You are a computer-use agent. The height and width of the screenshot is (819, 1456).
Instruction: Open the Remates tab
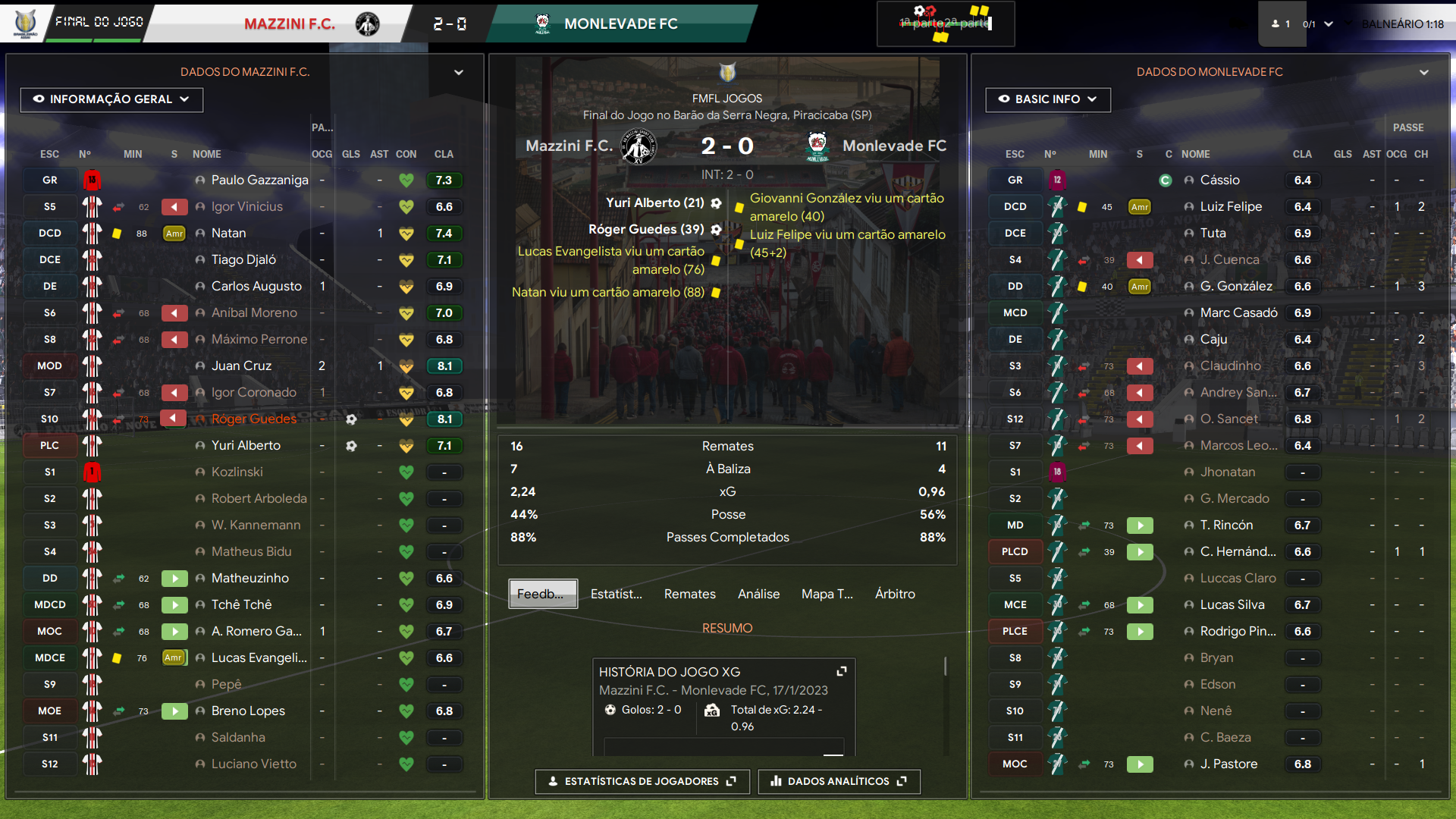pyautogui.click(x=689, y=594)
